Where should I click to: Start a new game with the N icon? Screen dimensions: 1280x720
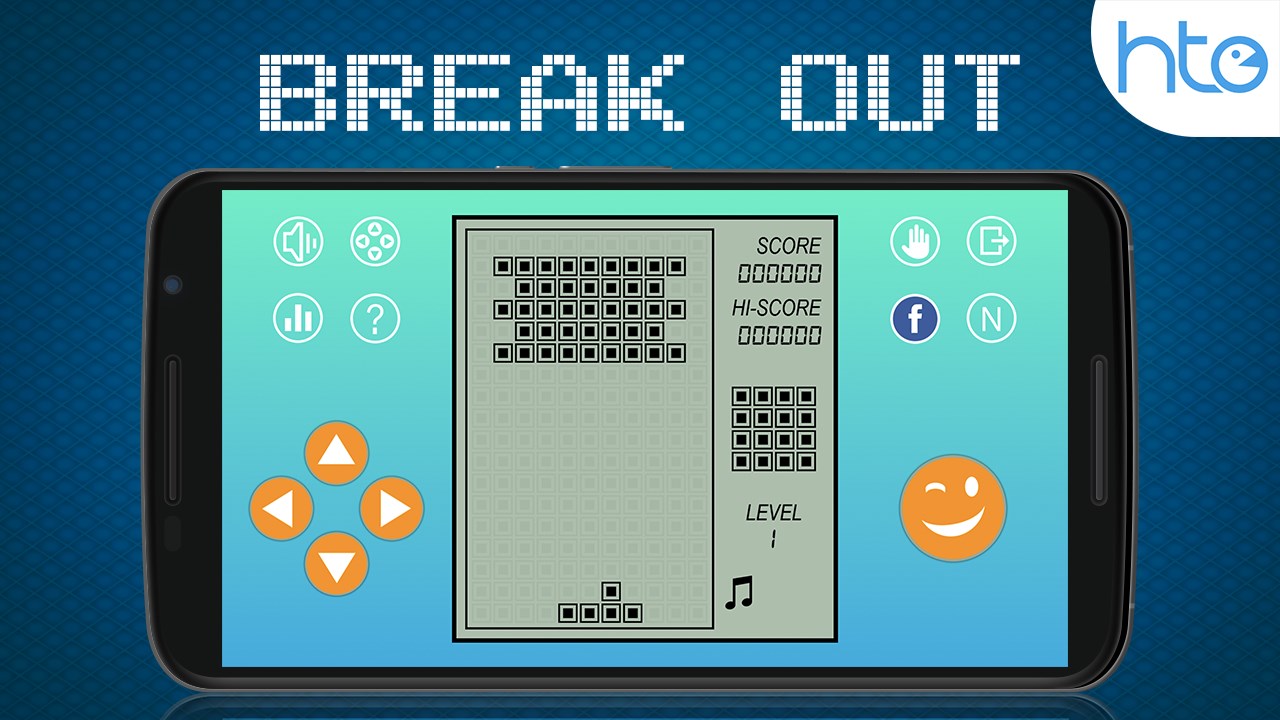[x=991, y=318]
